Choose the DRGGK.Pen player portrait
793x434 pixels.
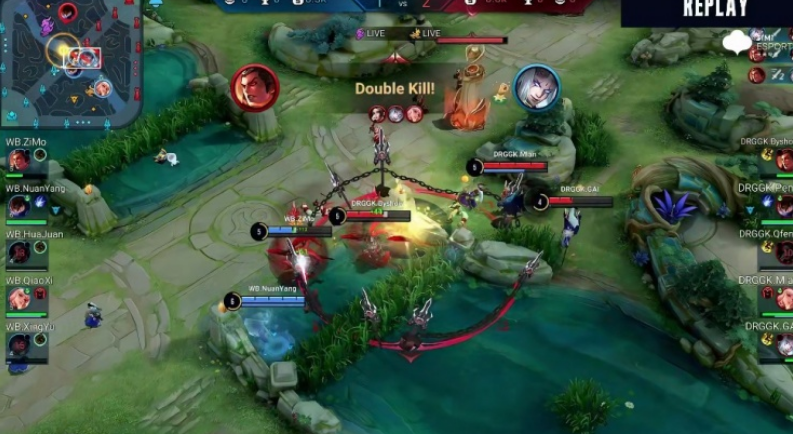(x=784, y=207)
